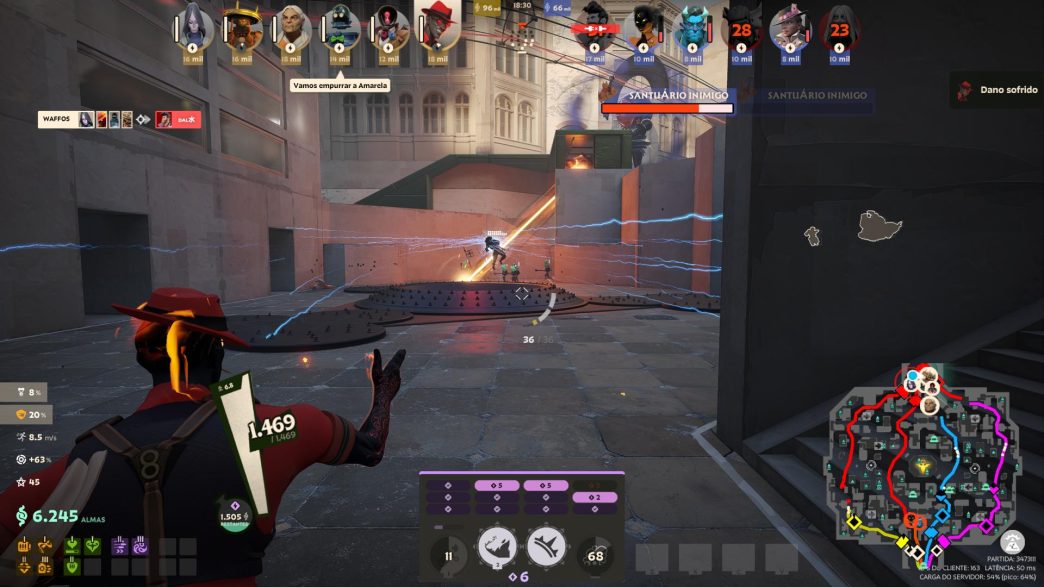Select the green bowtie robot teammate portrait
The image size is (1044, 587).
point(340,27)
